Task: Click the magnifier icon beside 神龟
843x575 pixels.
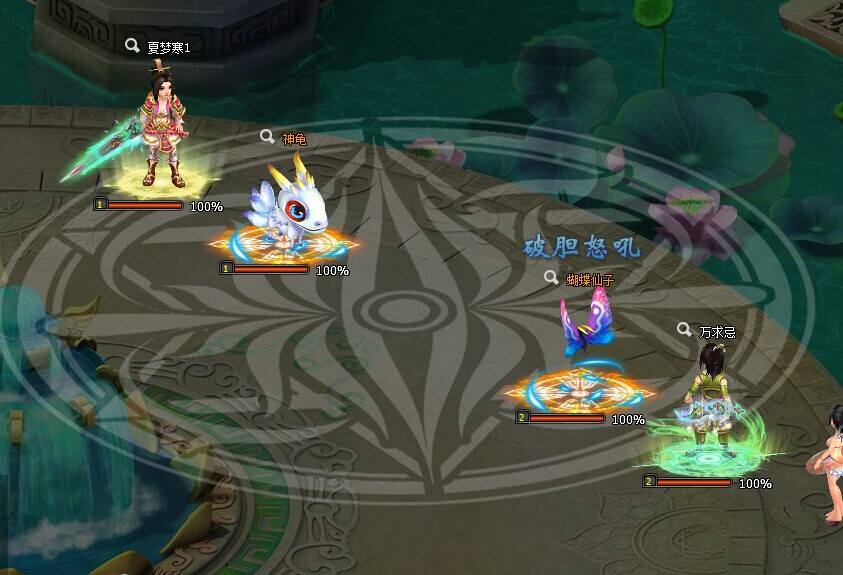Action: click(267, 137)
